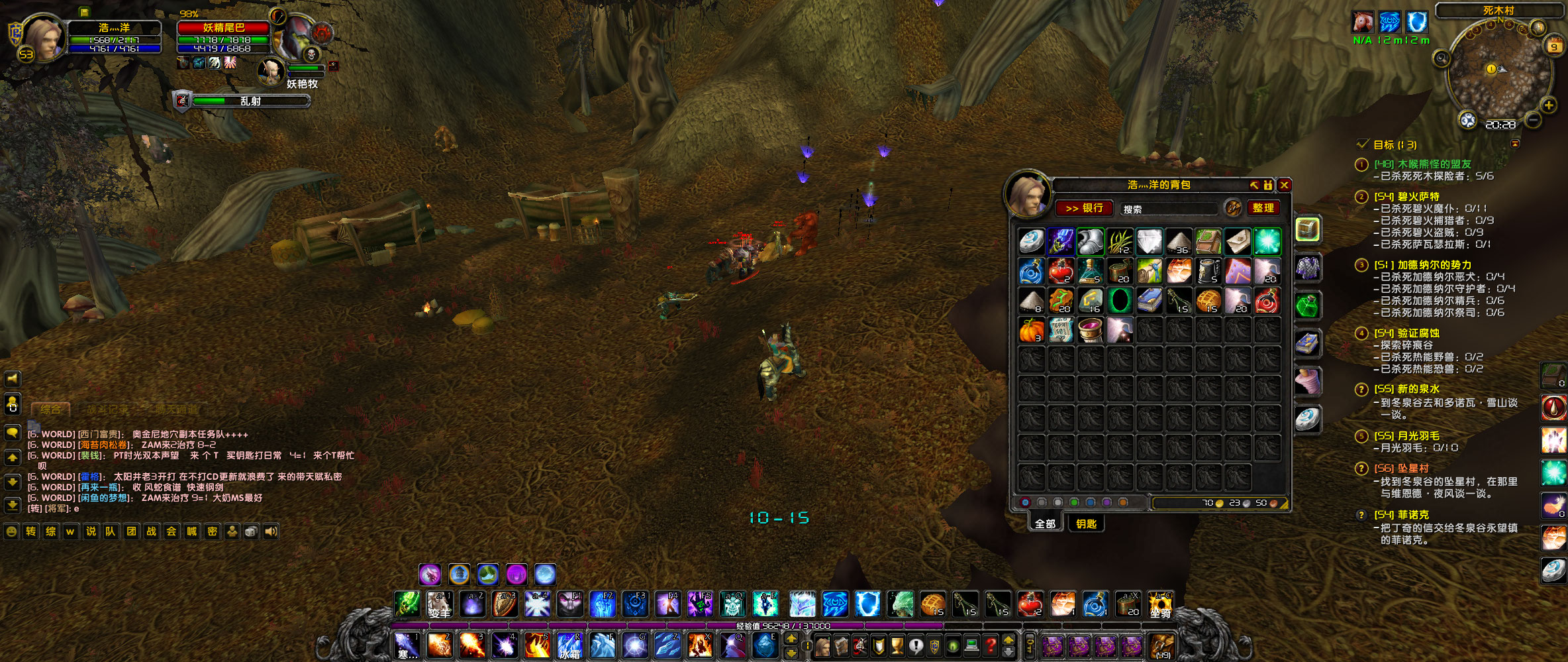Open the emote smiley icon beside chat buttons
The width and height of the screenshot is (1568, 662).
11,531
